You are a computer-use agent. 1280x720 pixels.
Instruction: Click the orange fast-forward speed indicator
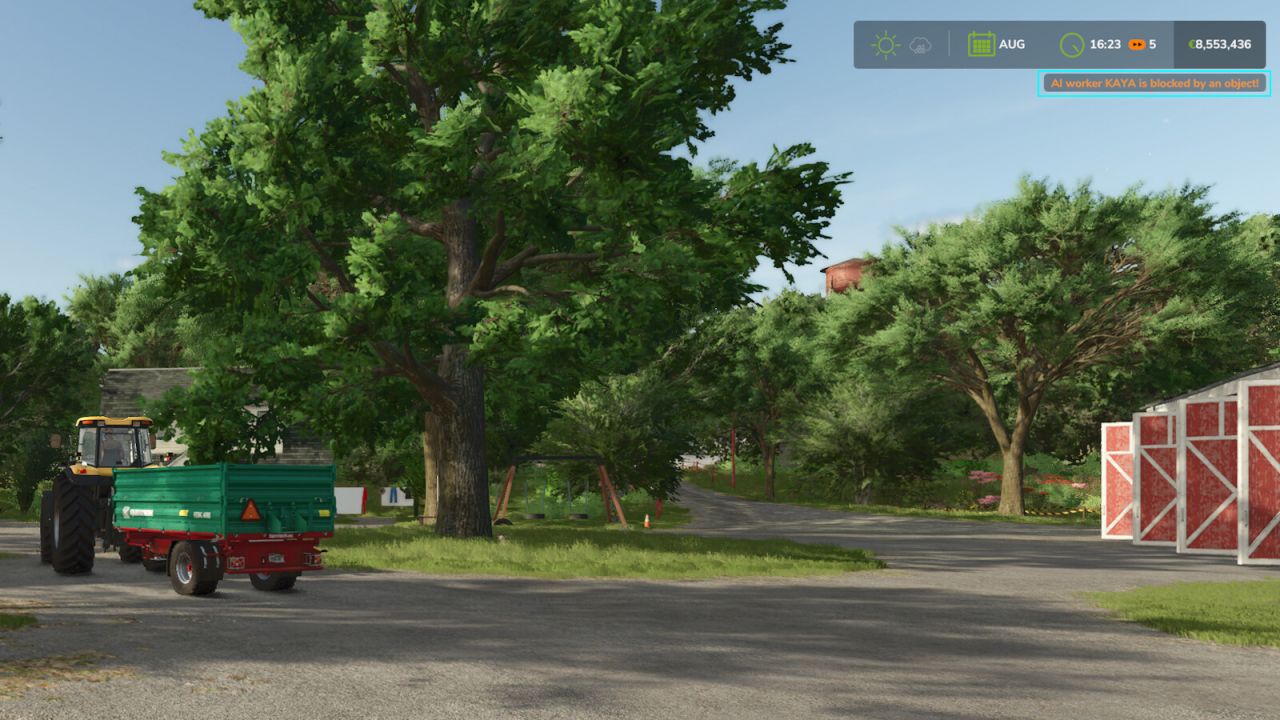1137,43
